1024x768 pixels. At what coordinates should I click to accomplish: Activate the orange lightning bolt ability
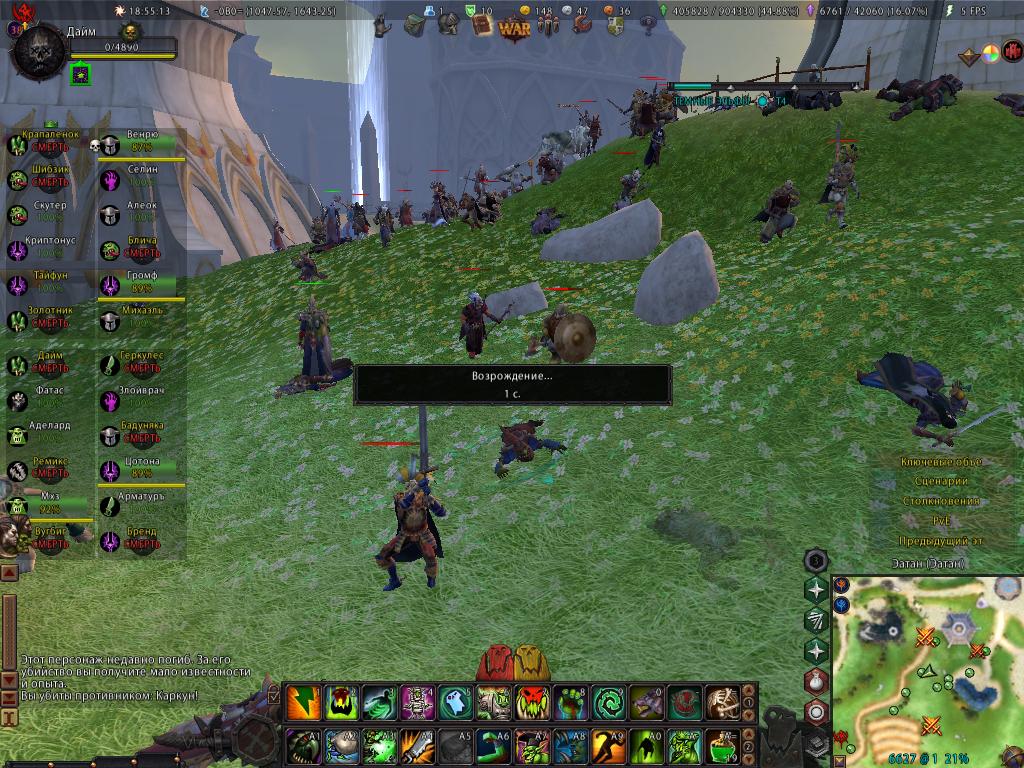[304, 703]
